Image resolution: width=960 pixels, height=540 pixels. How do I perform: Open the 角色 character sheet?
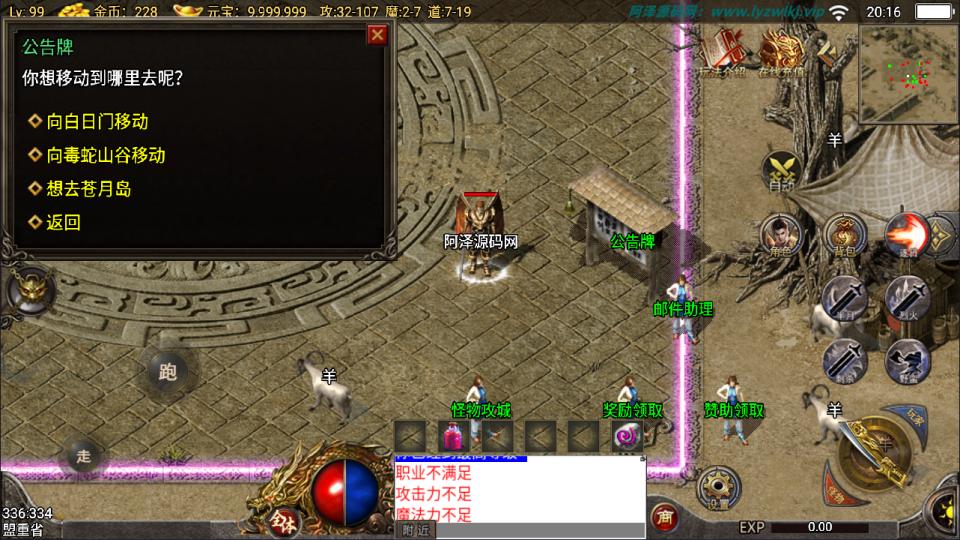782,236
